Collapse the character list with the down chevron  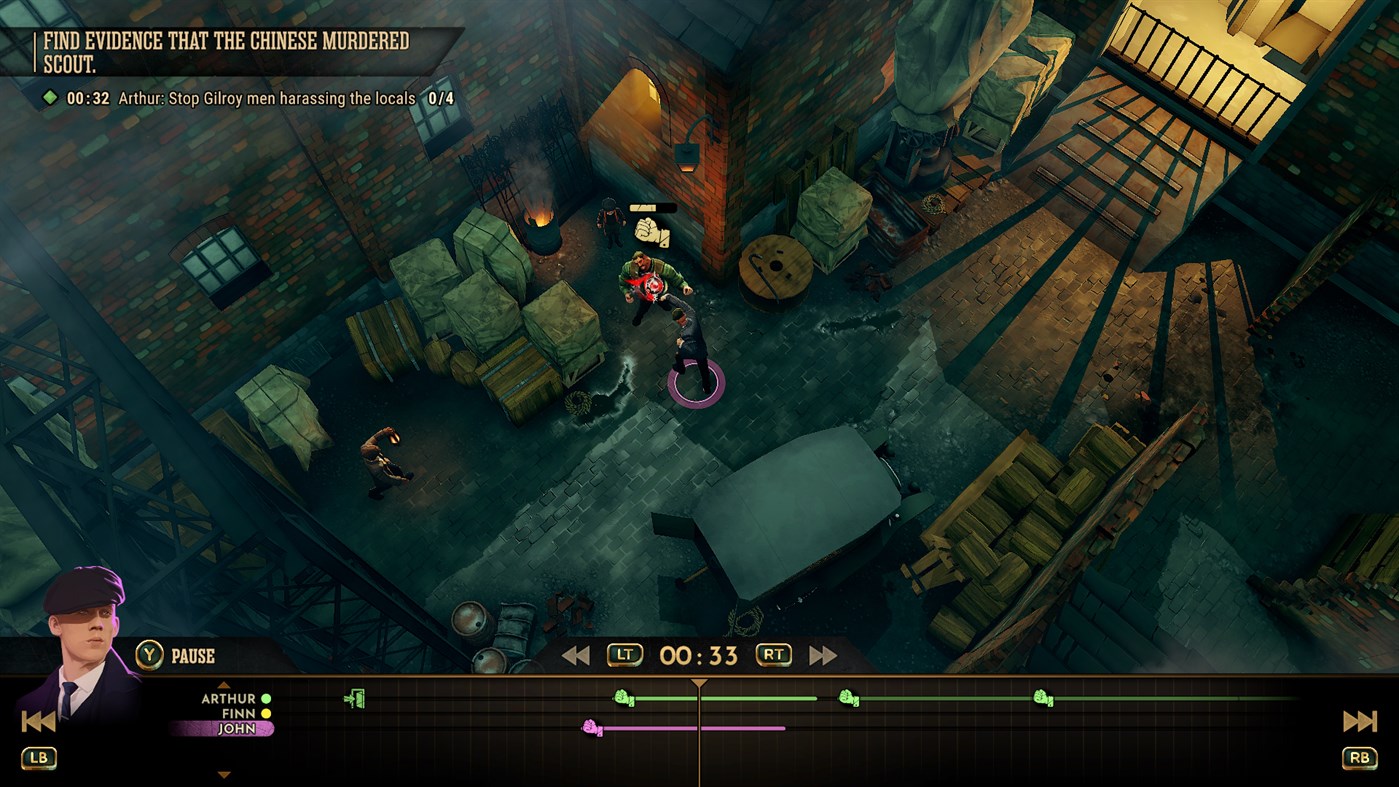point(222,775)
